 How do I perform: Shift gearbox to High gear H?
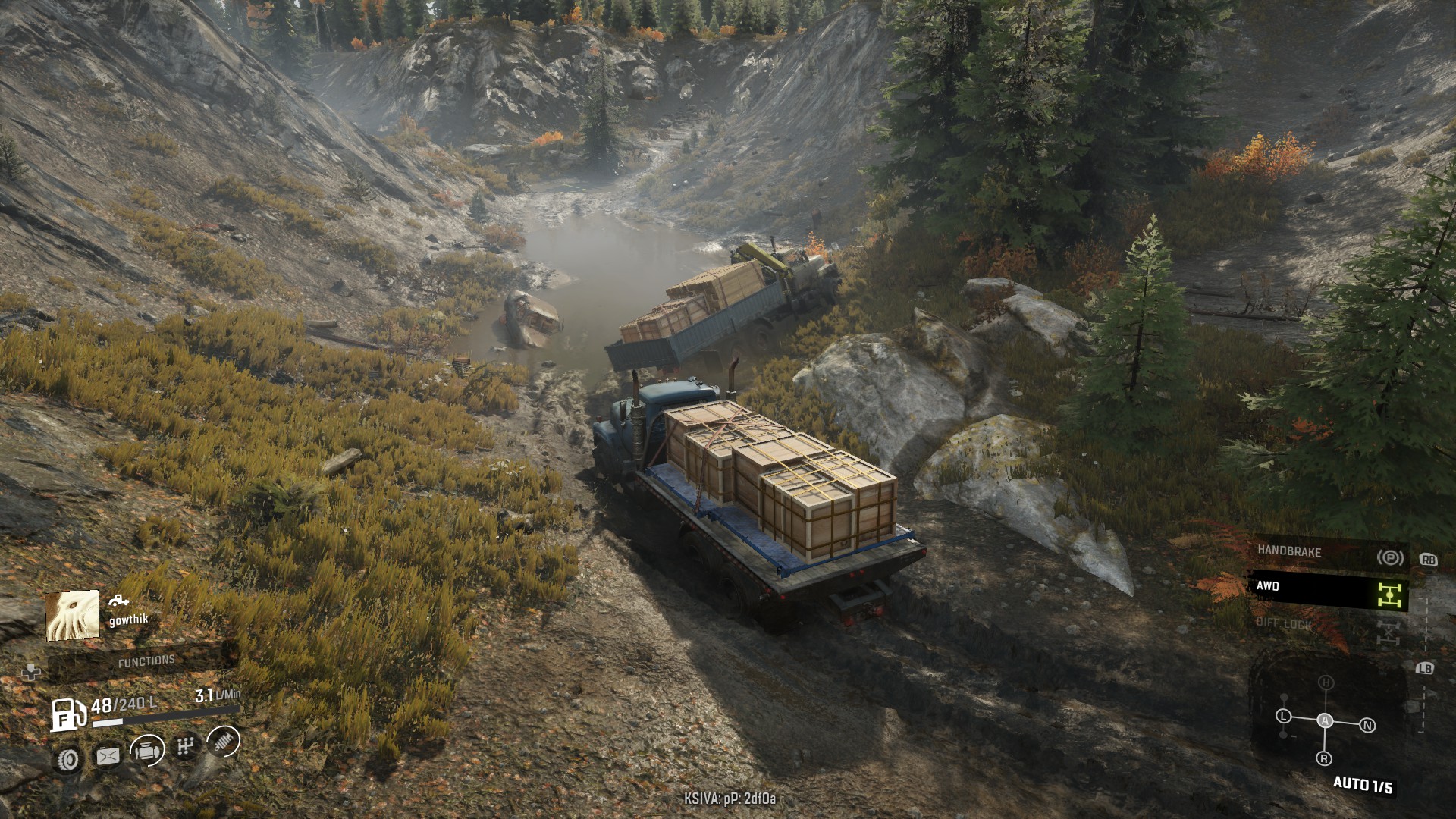click(x=1326, y=682)
